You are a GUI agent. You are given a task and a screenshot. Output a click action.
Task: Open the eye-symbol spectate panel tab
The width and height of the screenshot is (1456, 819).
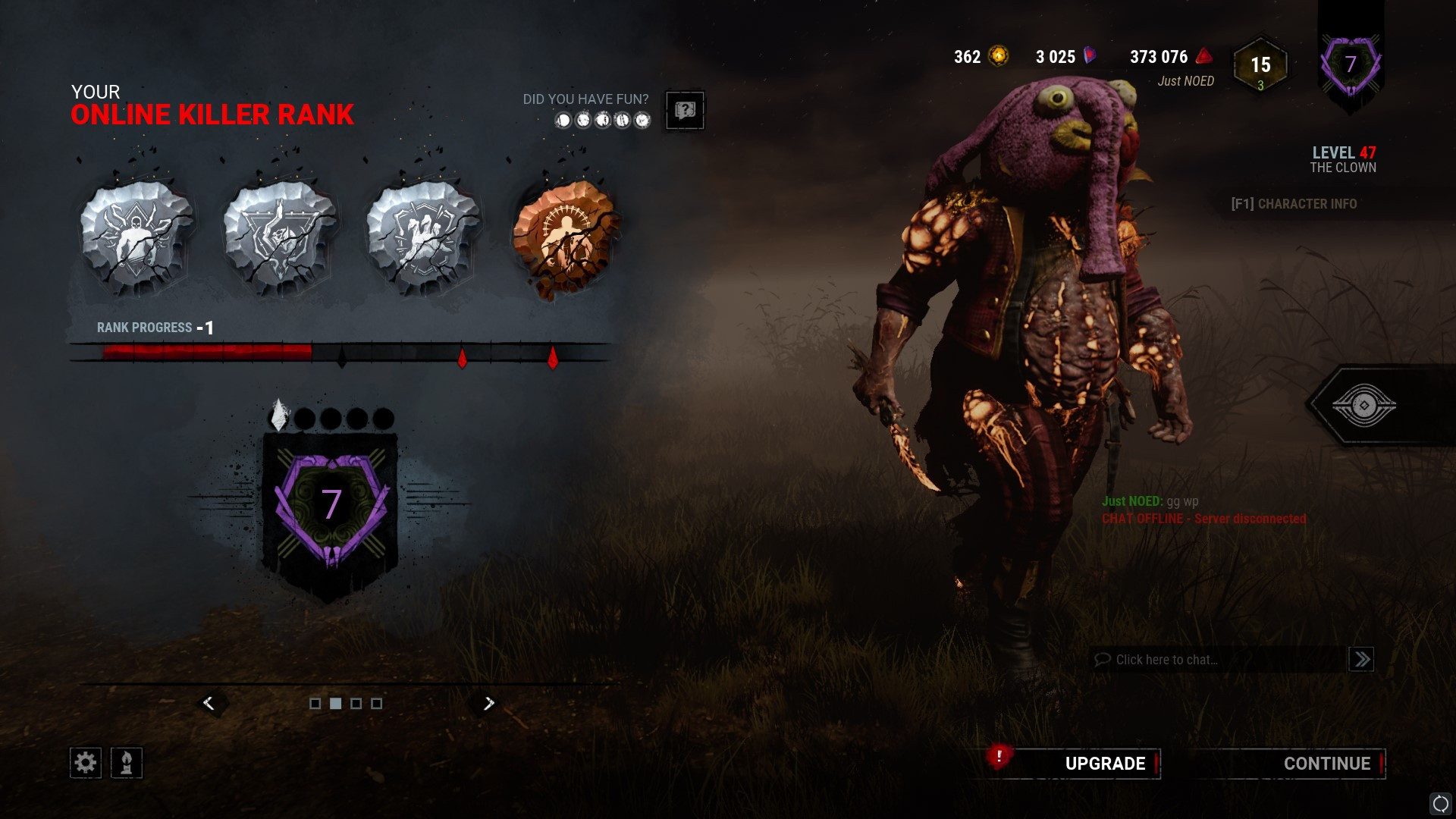pos(1363,406)
